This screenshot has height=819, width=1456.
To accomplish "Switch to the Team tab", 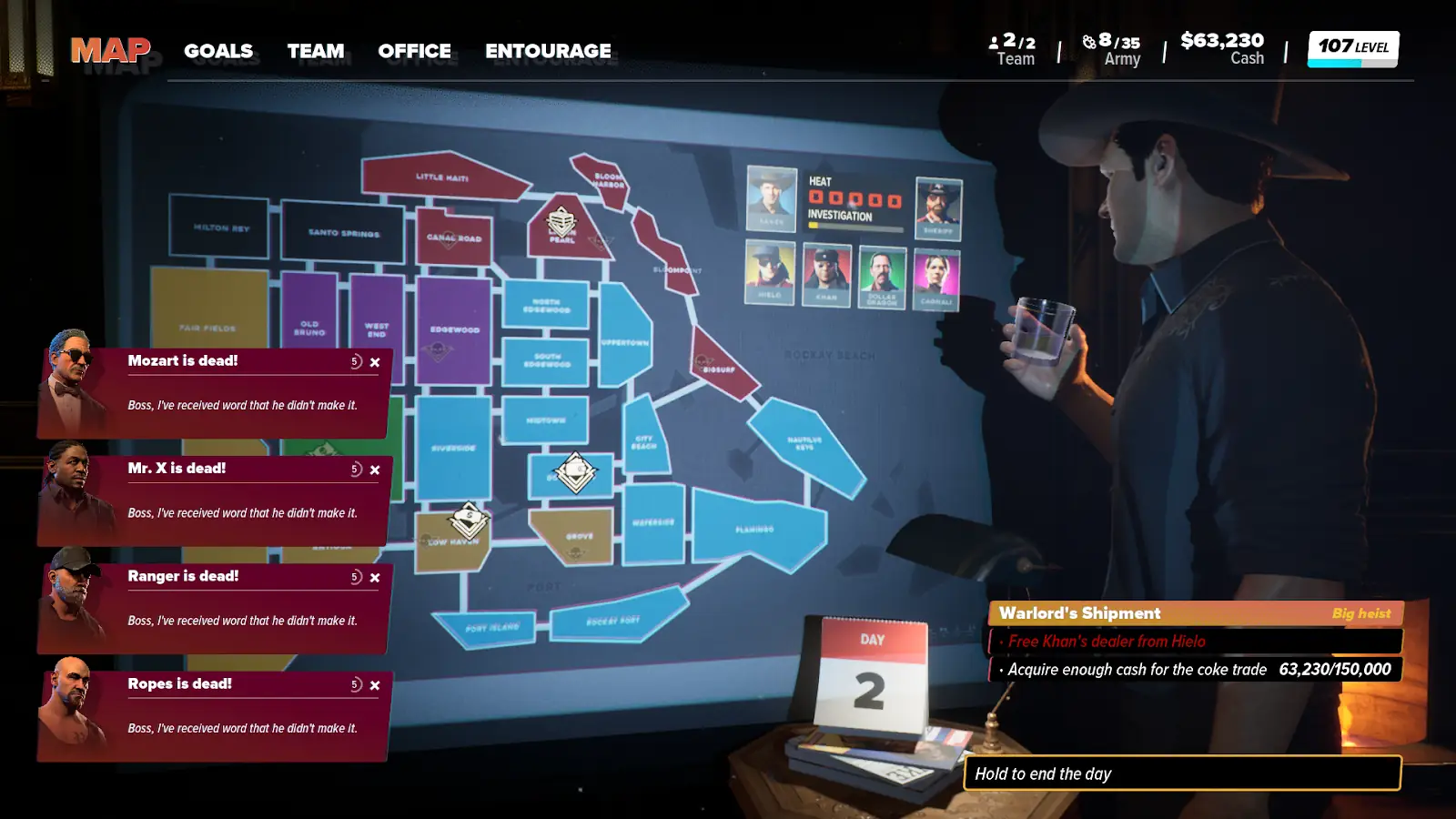I will tap(316, 51).
